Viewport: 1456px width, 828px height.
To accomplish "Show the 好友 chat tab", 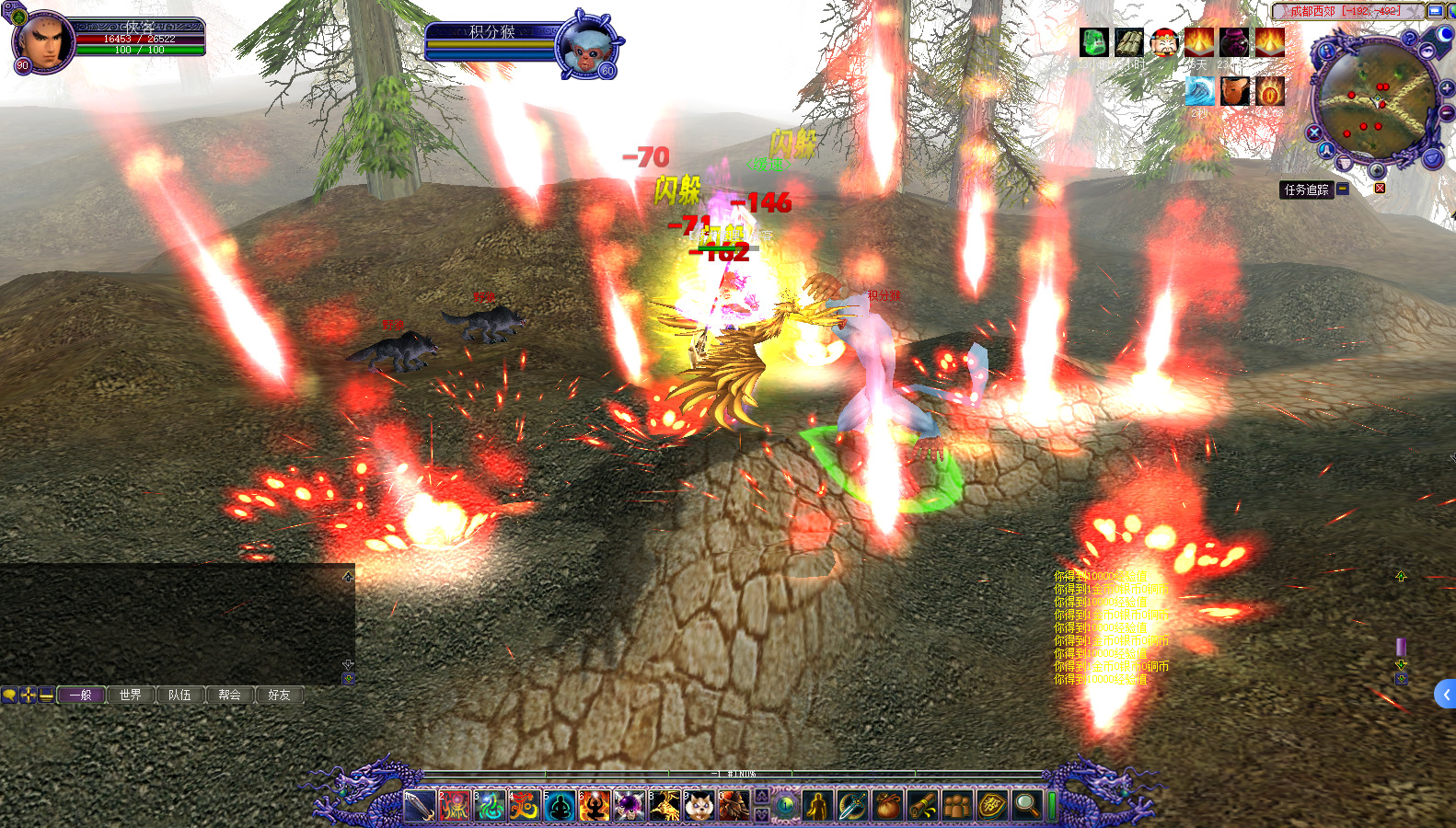I will (x=280, y=695).
